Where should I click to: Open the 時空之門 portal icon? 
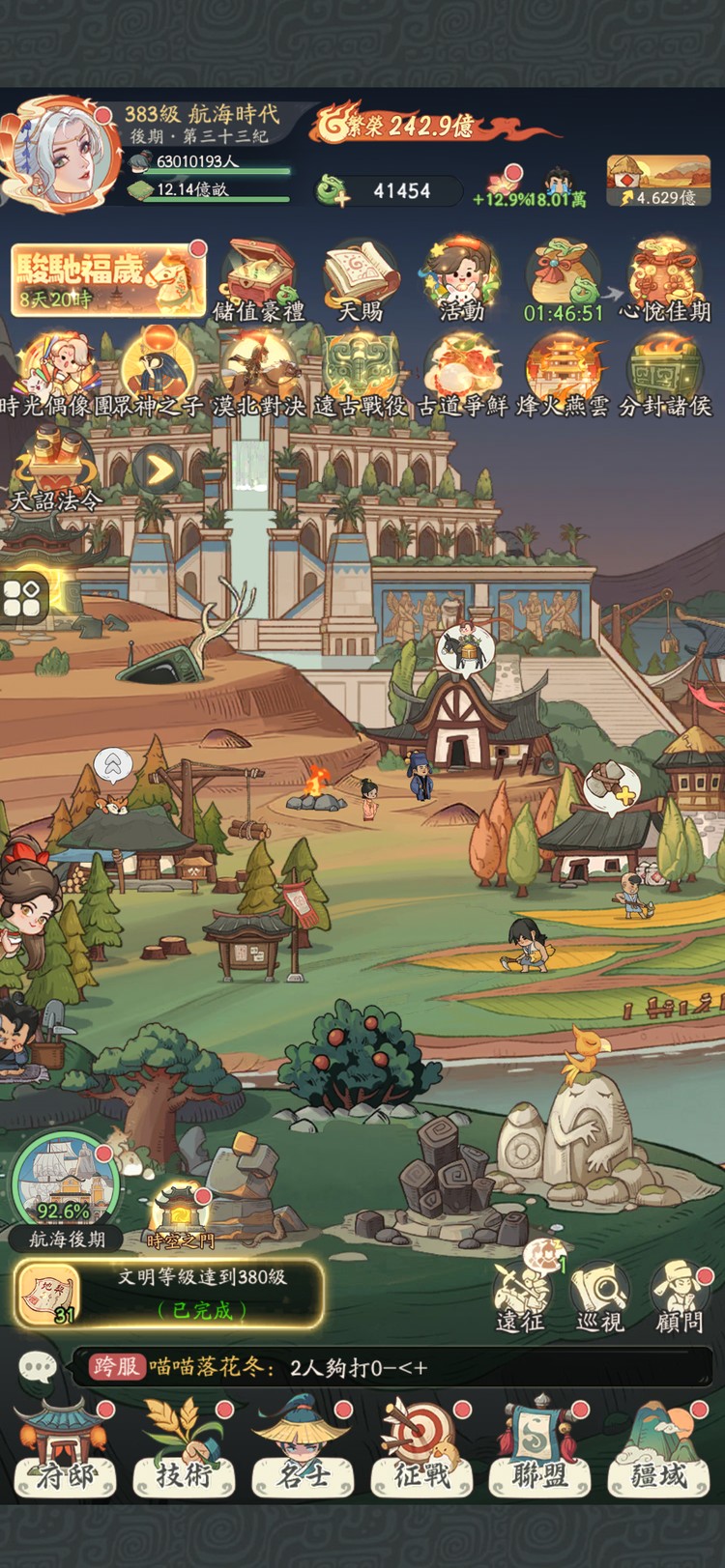[x=181, y=1215]
